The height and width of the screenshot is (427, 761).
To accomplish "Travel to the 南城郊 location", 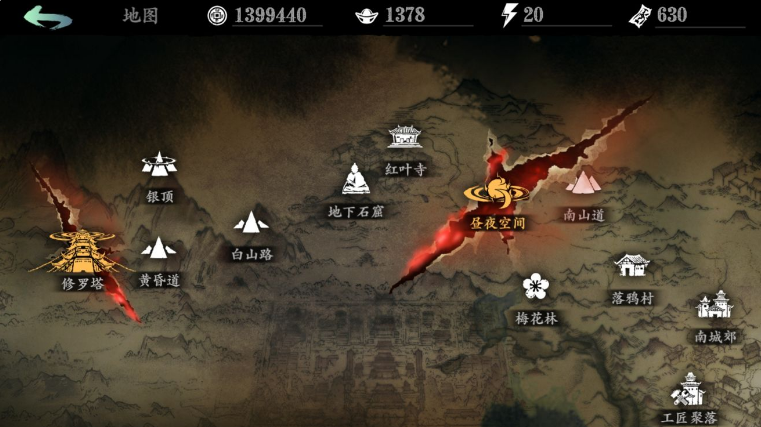I will (x=715, y=306).
